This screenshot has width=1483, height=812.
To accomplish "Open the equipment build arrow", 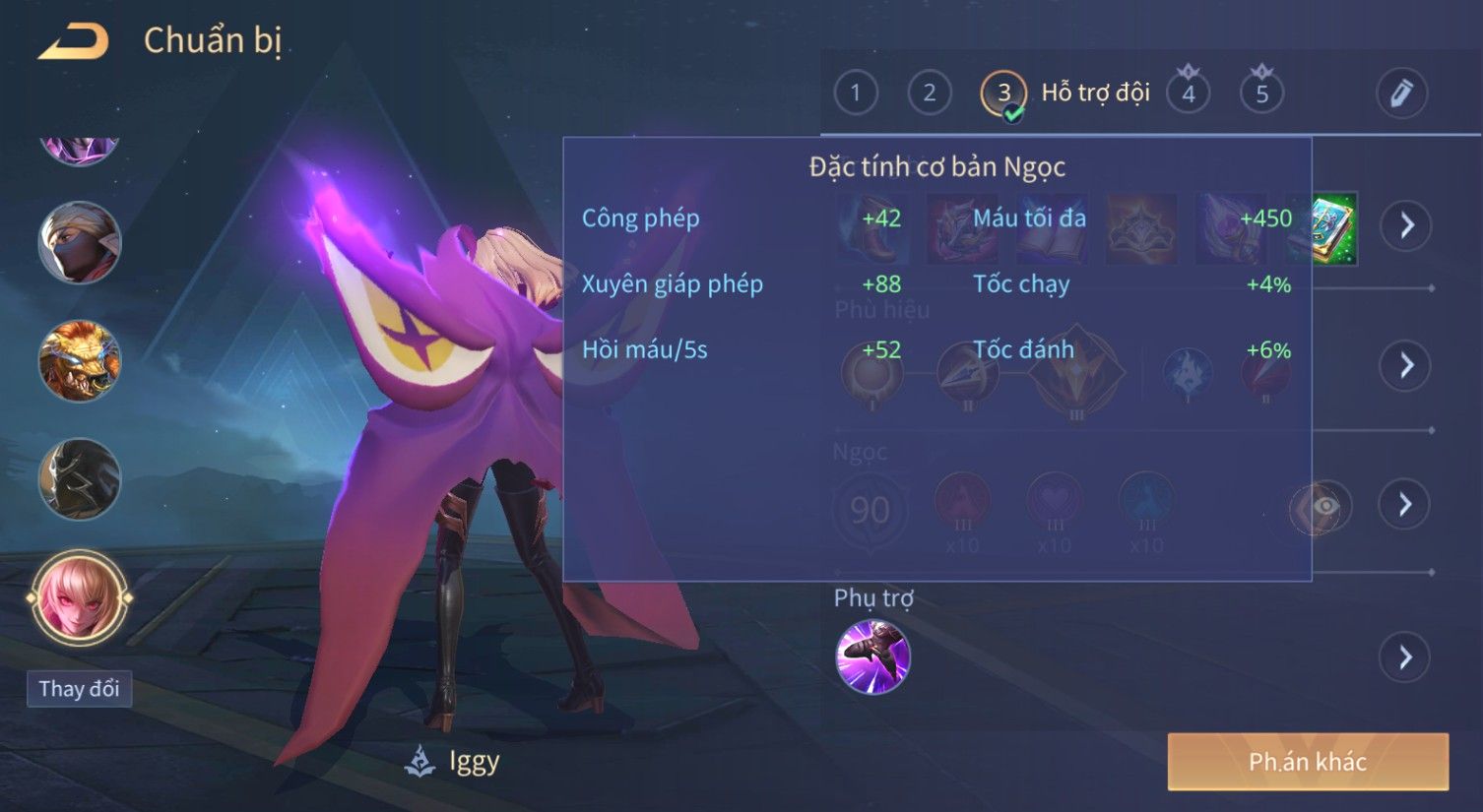I will (x=1405, y=226).
